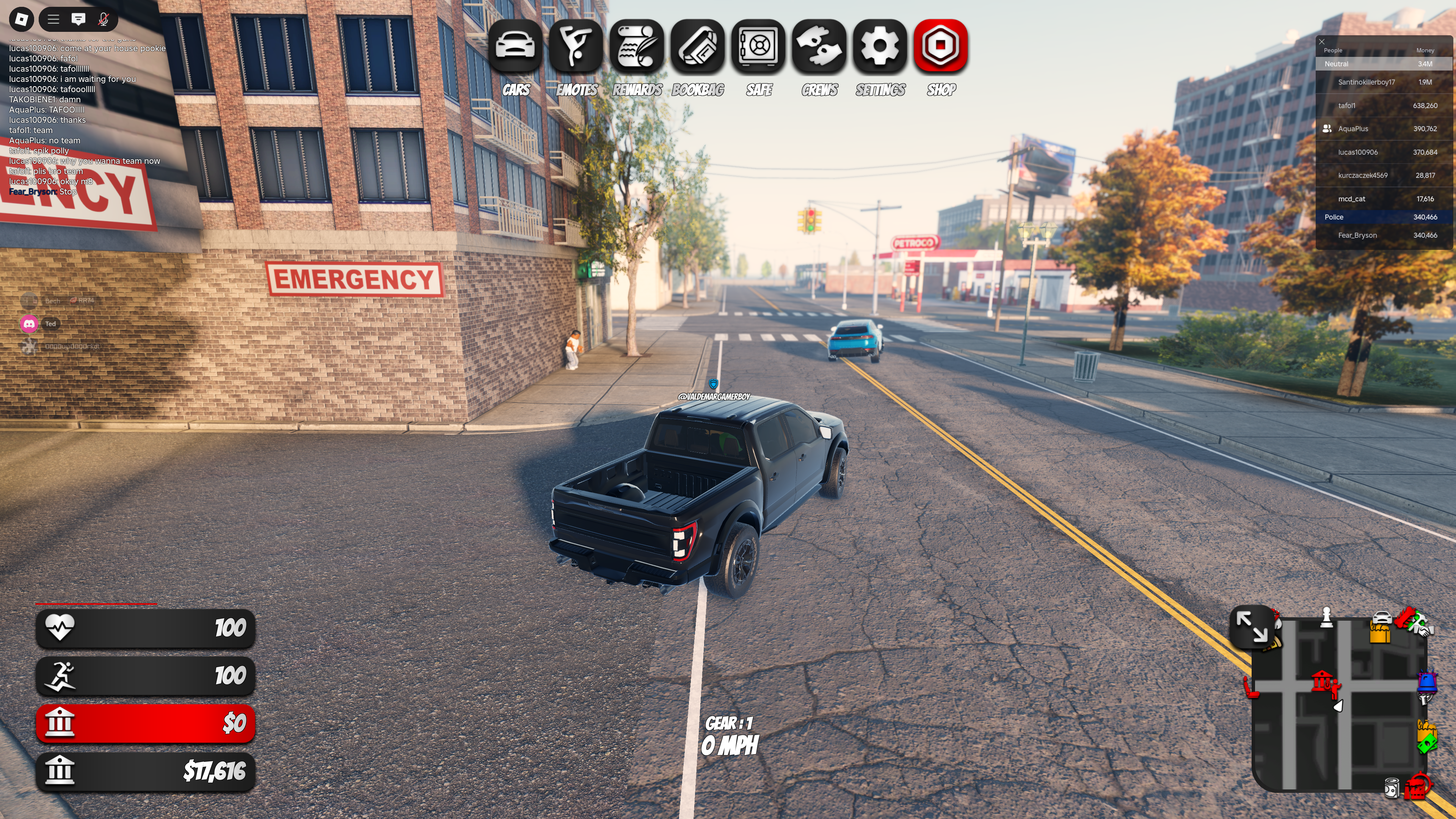Open the Crews panel
Image resolution: width=1456 pixels, height=819 pixels.
pyautogui.click(x=819, y=46)
